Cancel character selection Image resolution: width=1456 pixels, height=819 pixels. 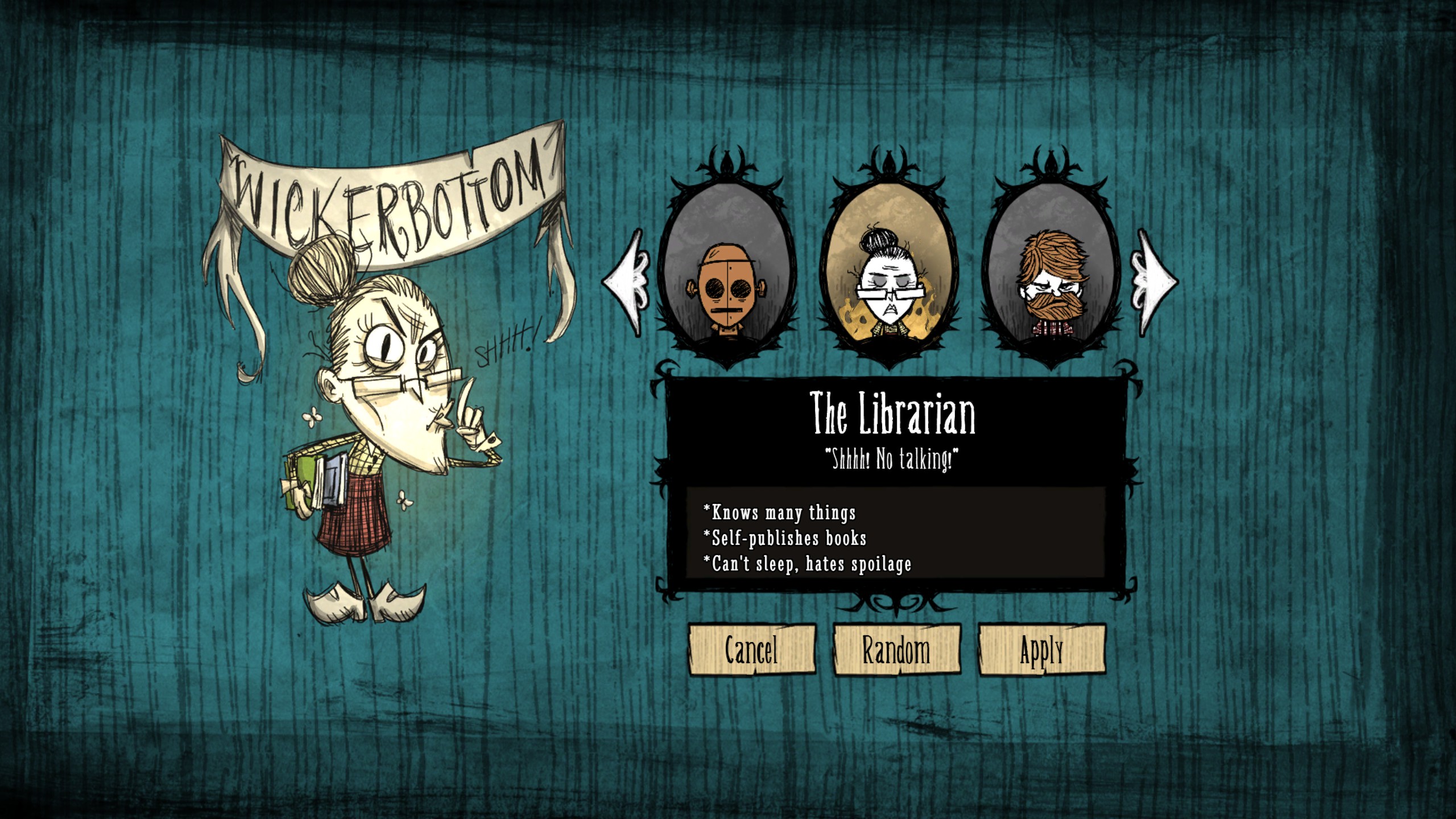pos(751,650)
